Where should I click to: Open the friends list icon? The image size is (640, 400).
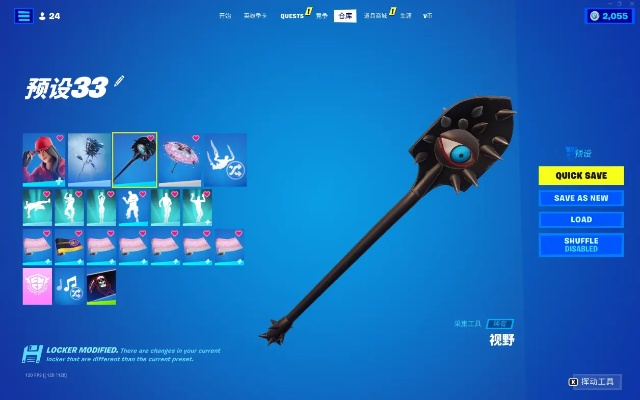[49, 16]
